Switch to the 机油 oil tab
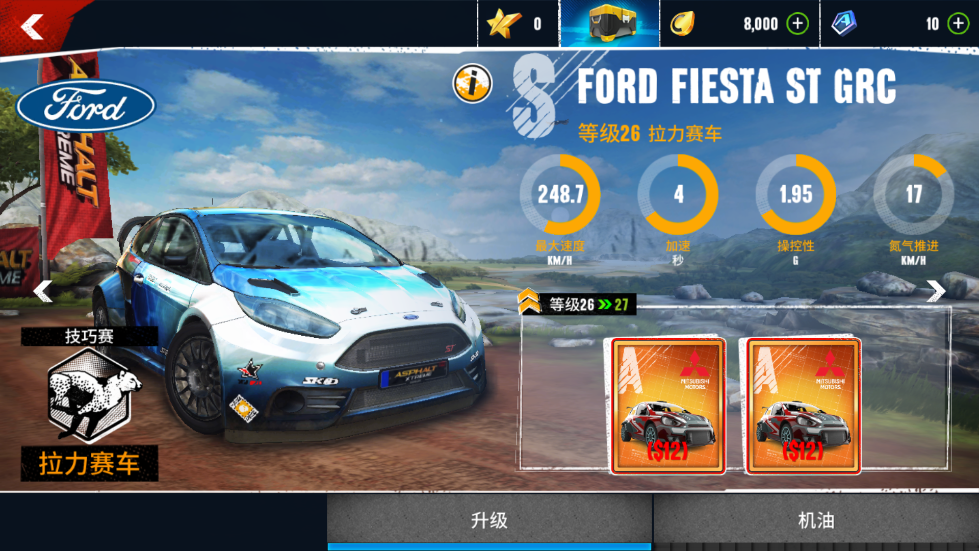The width and height of the screenshot is (979, 551). 816,521
